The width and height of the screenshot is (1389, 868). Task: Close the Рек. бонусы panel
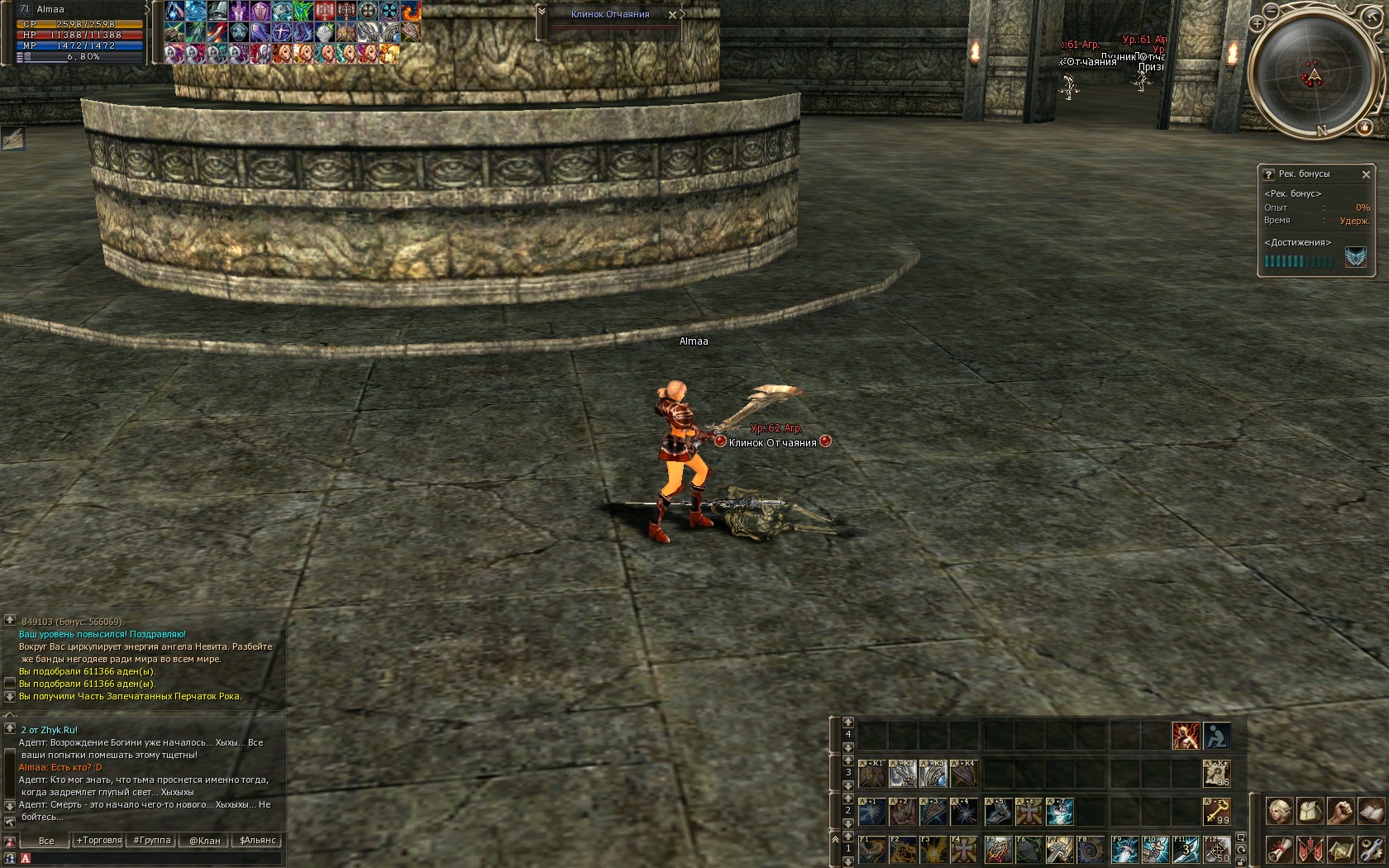coord(1366,174)
